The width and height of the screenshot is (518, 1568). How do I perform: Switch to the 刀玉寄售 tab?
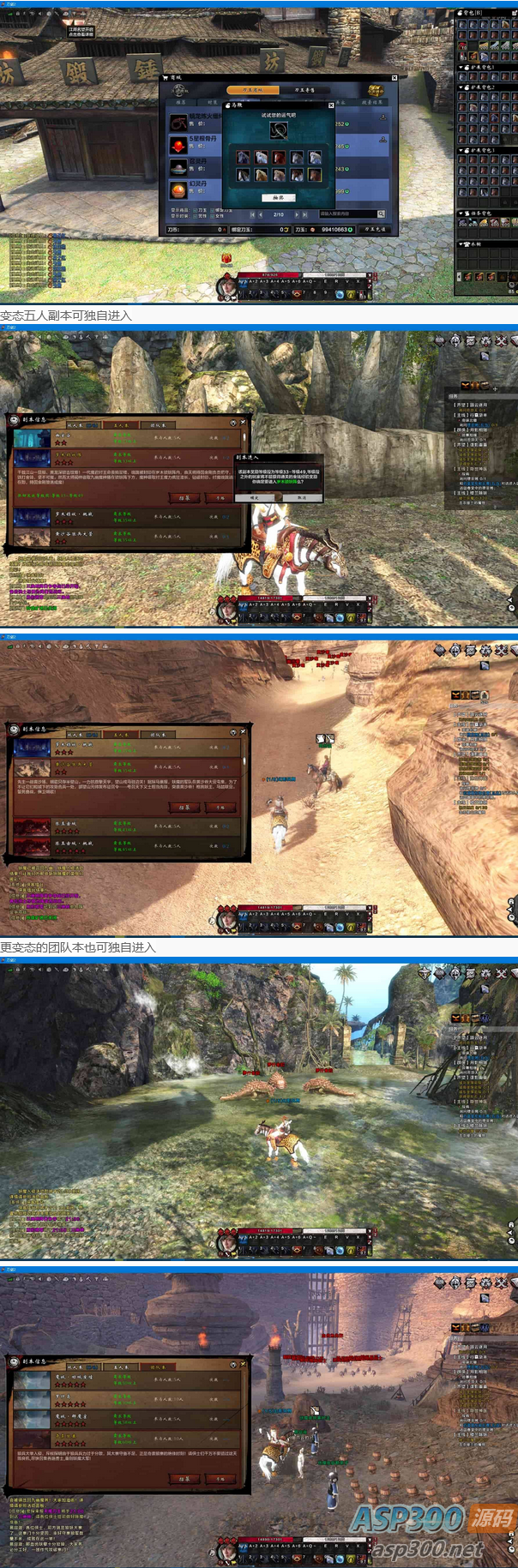(x=304, y=89)
